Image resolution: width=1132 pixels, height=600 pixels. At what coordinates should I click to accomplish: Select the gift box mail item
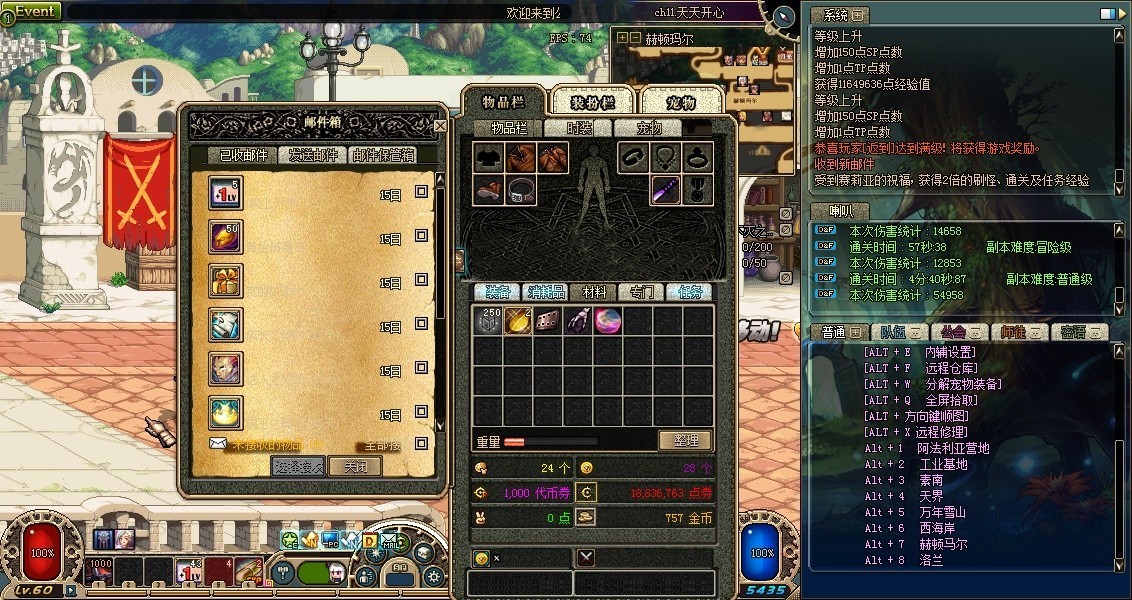pos(225,282)
